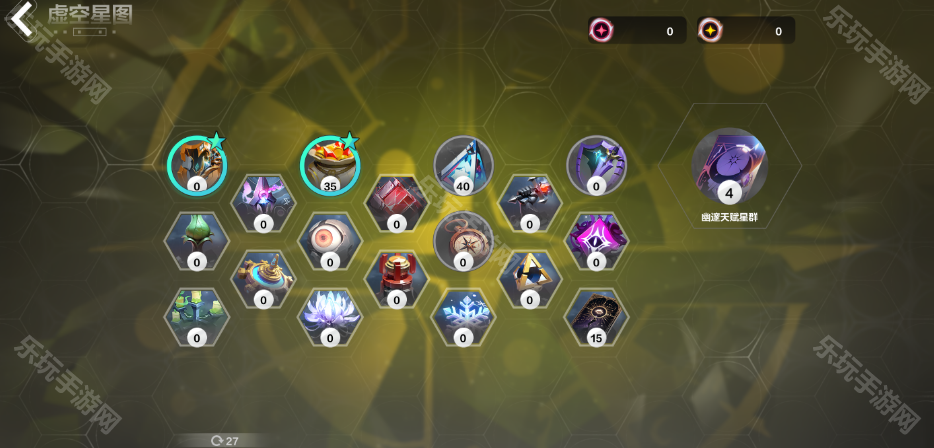Image resolution: width=934 pixels, height=448 pixels.
Task: Choose the blue crystal triangle node
Action: (x=463, y=164)
